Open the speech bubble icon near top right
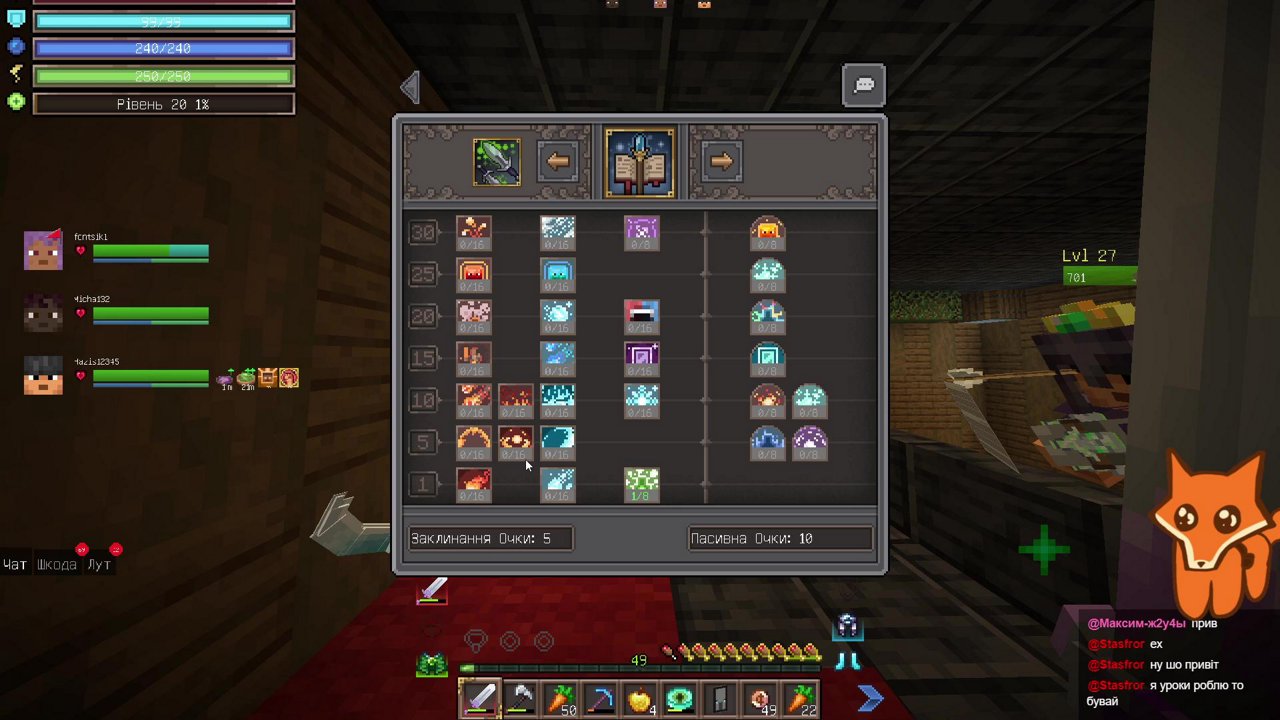This screenshot has height=720, width=1280. point(862,85)
